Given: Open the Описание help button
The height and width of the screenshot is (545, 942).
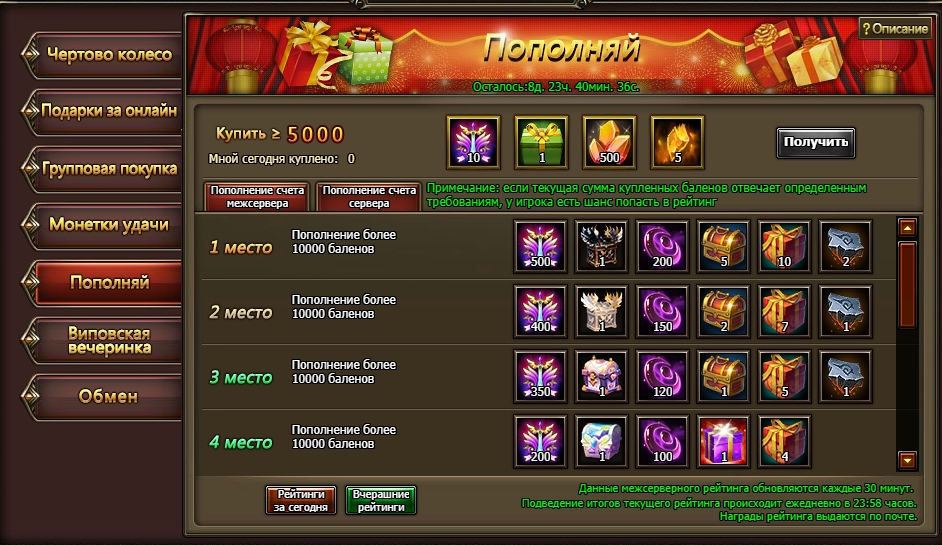Looking at the screenshot, I should [894, 29].
